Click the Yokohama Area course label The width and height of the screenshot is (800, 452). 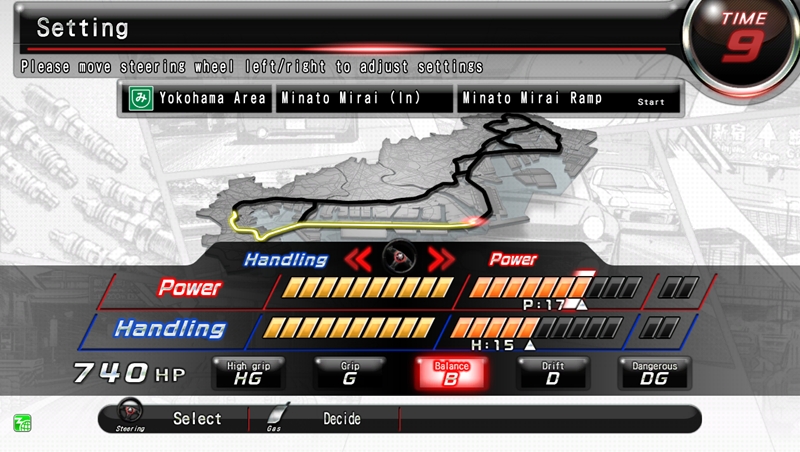(x=197, y=98)
